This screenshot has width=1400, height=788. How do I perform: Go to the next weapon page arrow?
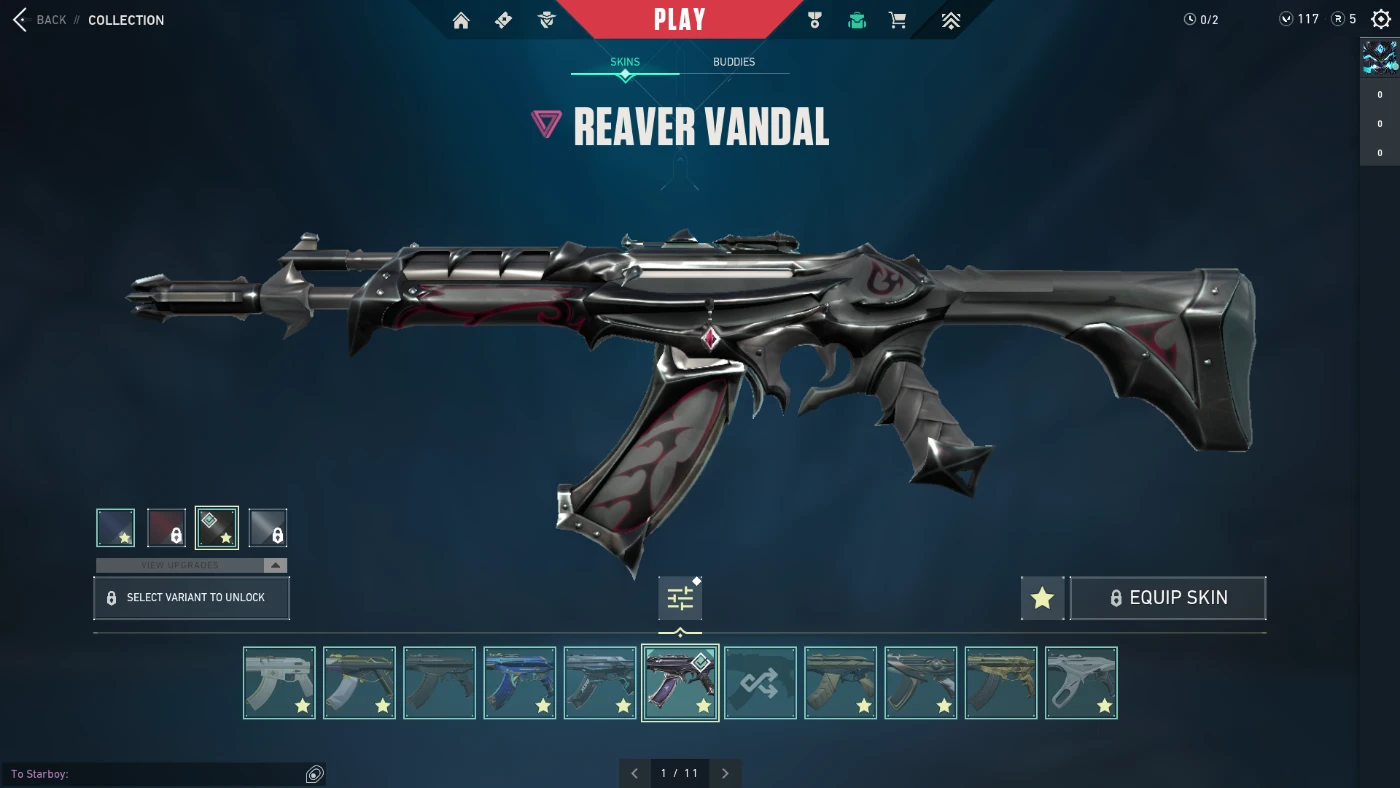click(x=725, y=773)
